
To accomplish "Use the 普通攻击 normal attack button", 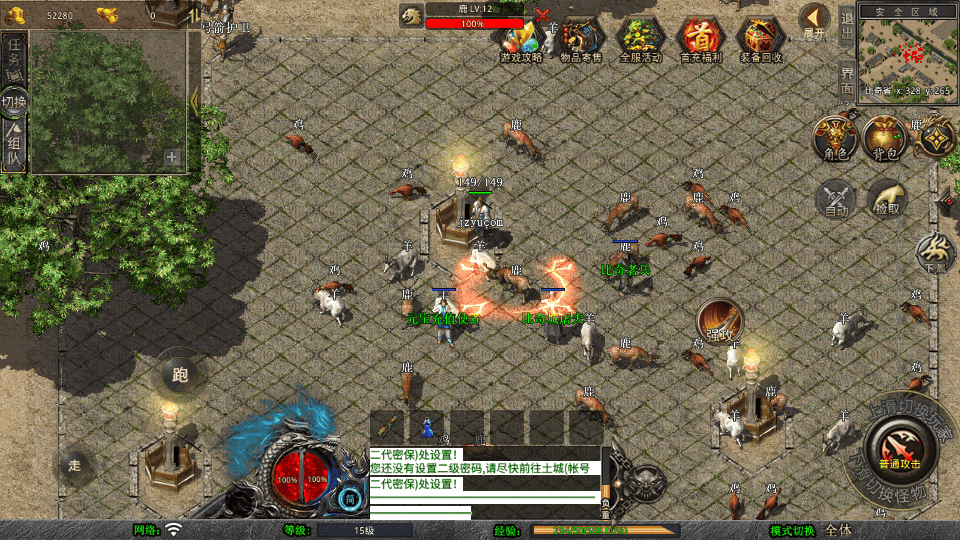I will (899, 445).
